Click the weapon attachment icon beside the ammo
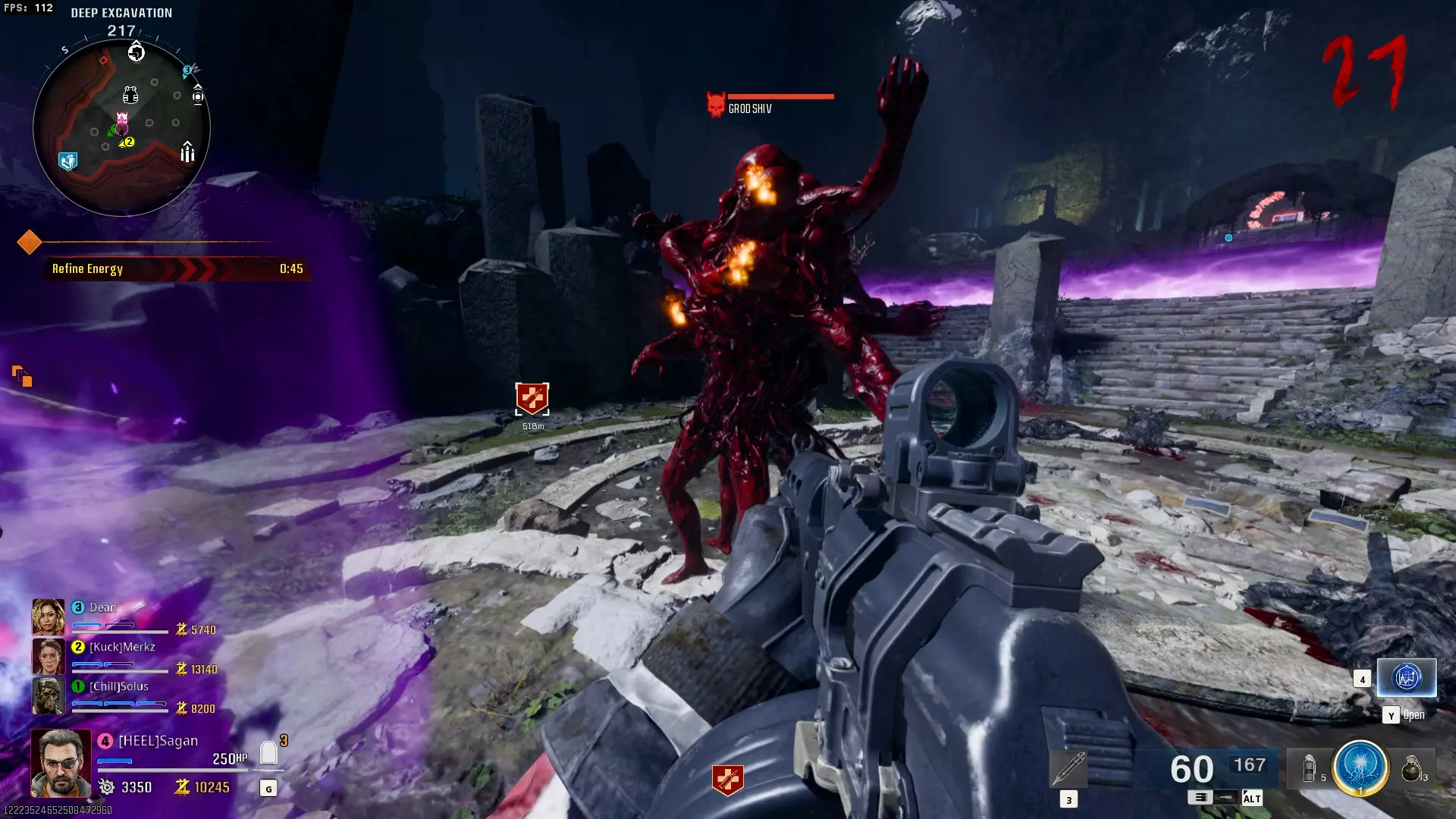 (1068, 769)
